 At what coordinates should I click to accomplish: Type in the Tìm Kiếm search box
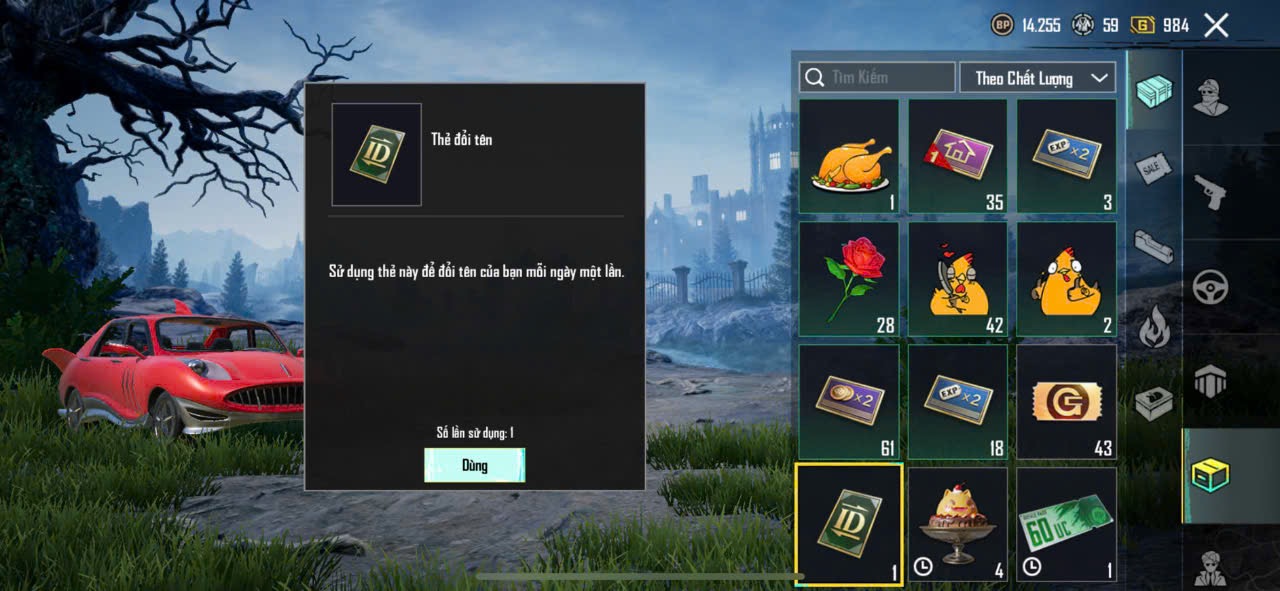(x=878, y=77)
